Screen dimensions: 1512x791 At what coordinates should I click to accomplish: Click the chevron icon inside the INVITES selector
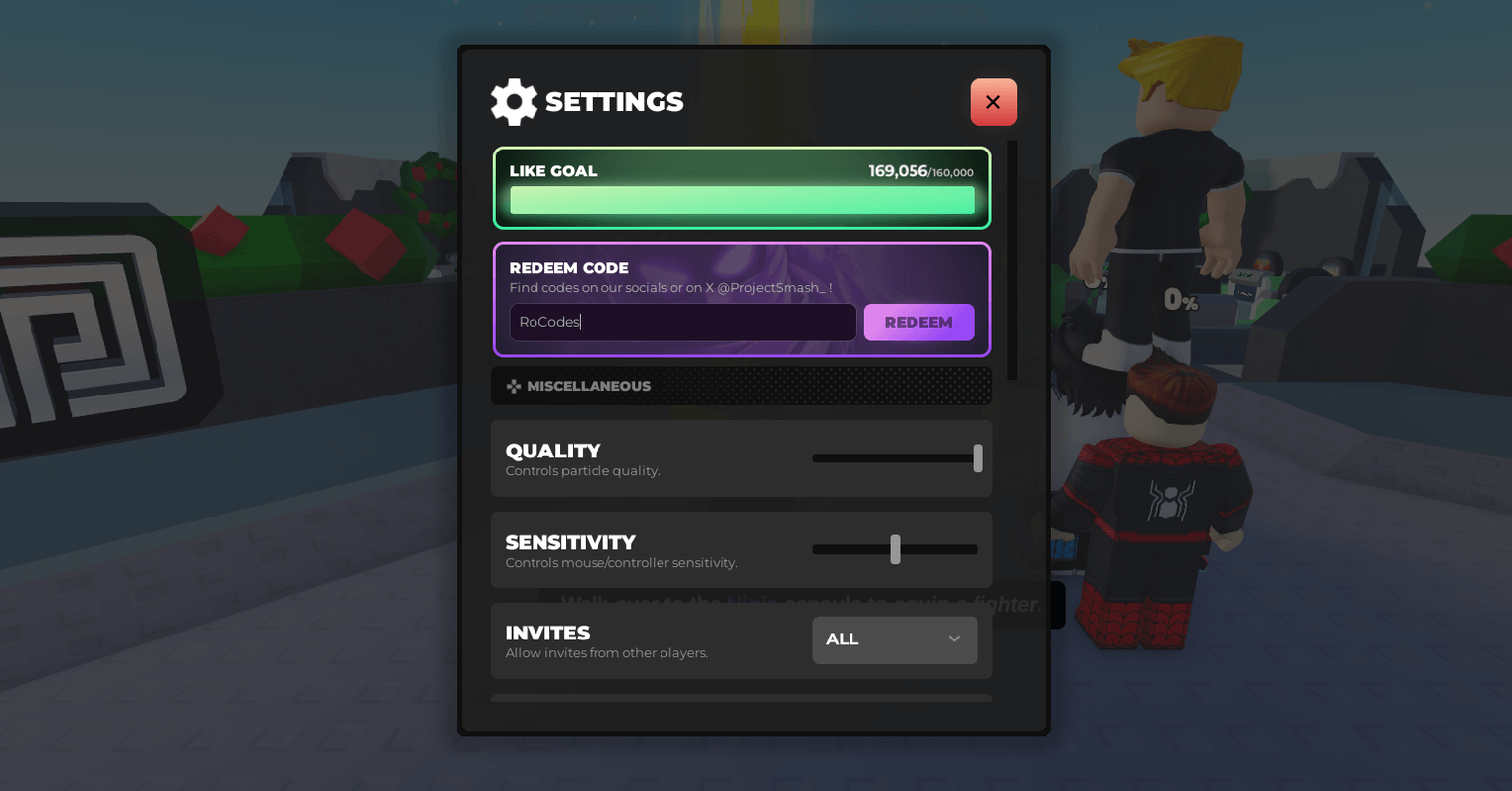(953, 639)
